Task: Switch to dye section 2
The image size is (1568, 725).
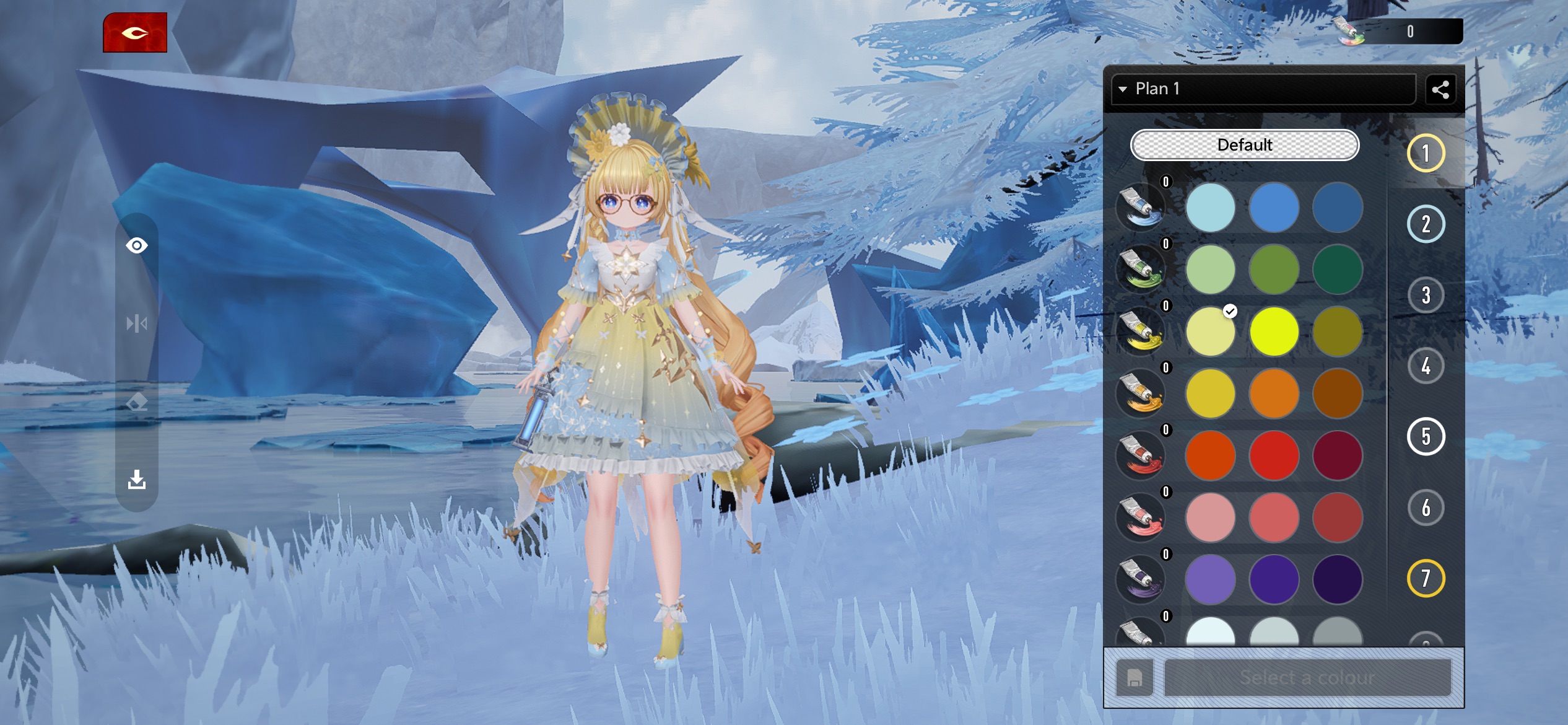Action: tap(1426, 224)
